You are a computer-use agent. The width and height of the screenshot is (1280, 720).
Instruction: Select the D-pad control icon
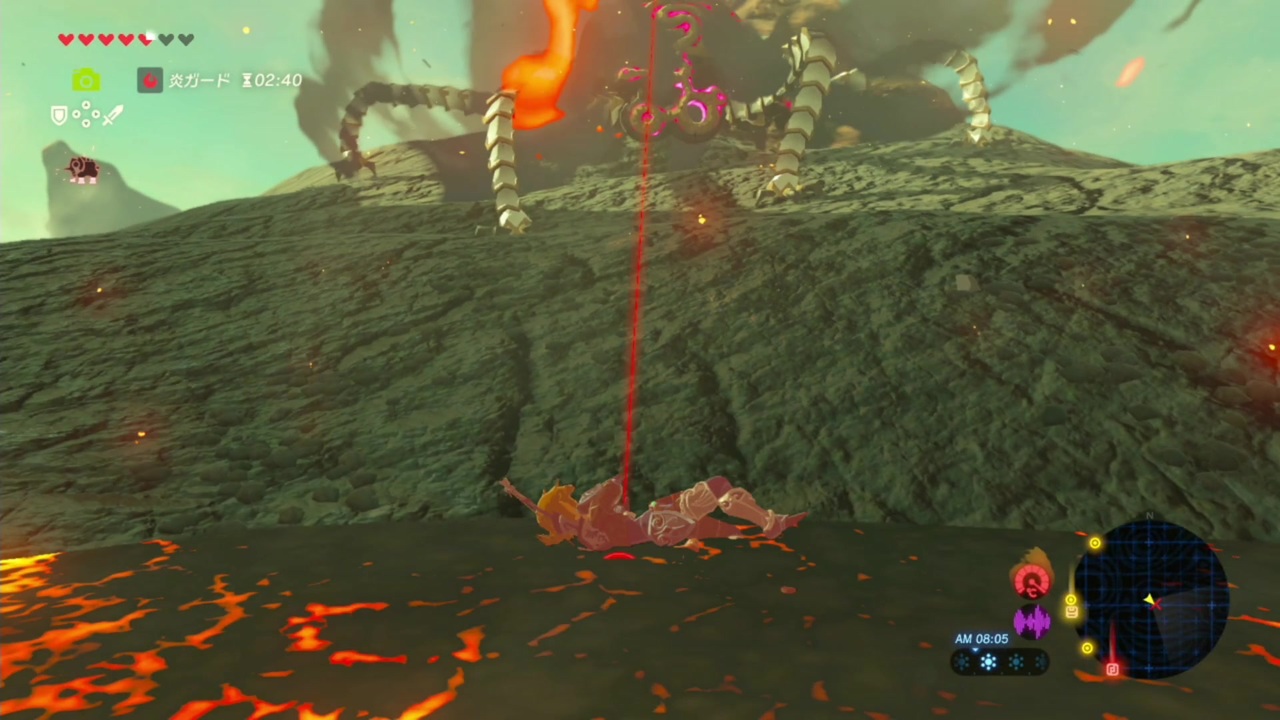(x=86, y=115)
